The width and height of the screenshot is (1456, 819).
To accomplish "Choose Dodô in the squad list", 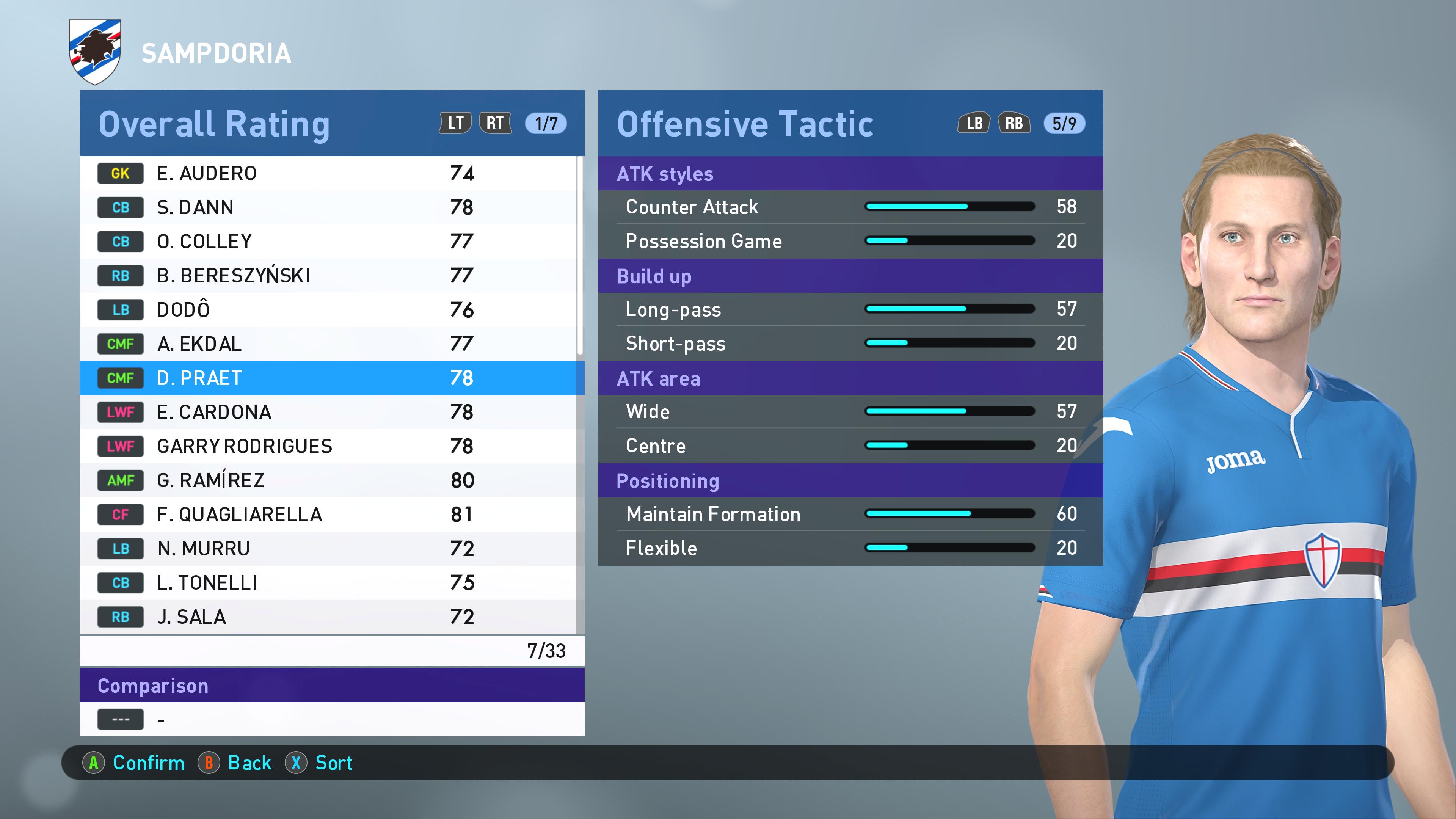I will (328, 310).
